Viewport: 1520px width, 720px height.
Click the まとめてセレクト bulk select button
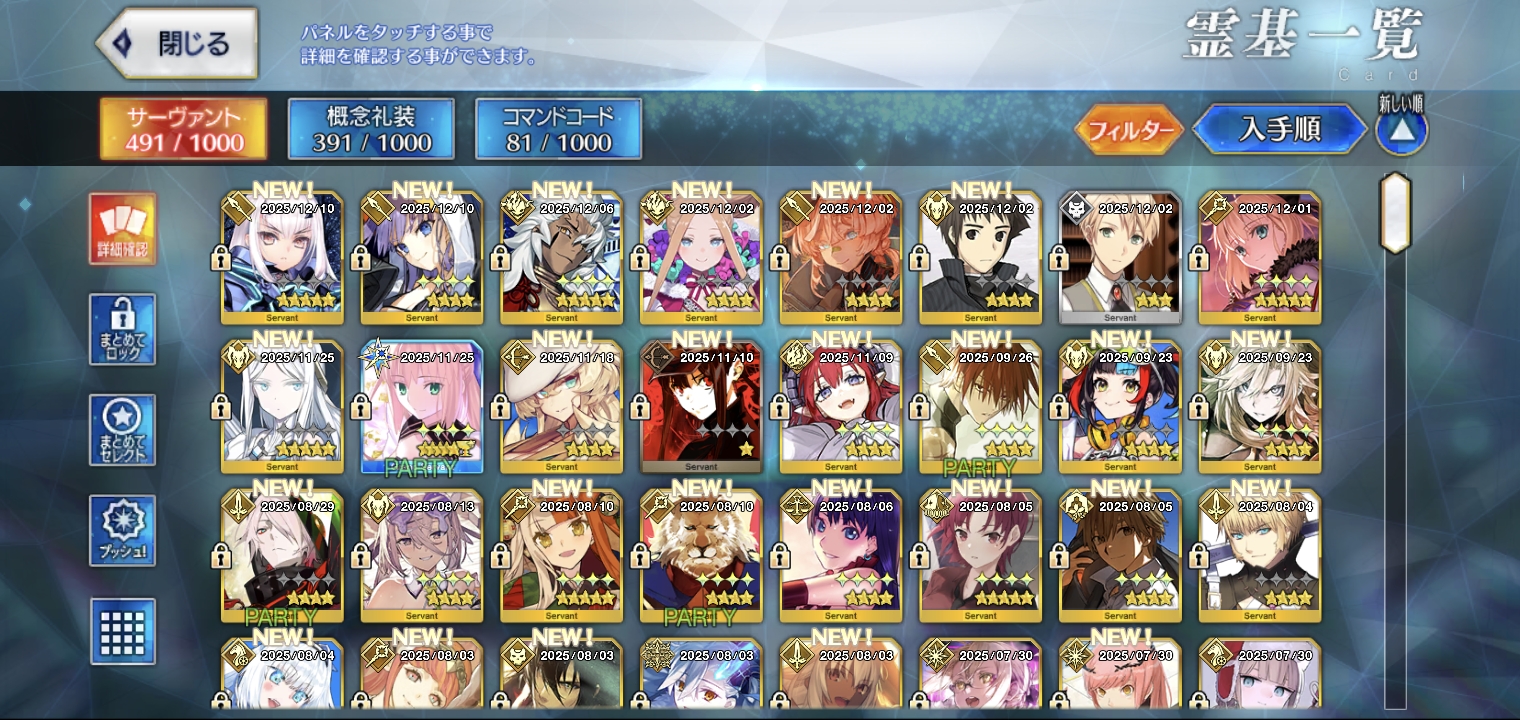(122, 430)
